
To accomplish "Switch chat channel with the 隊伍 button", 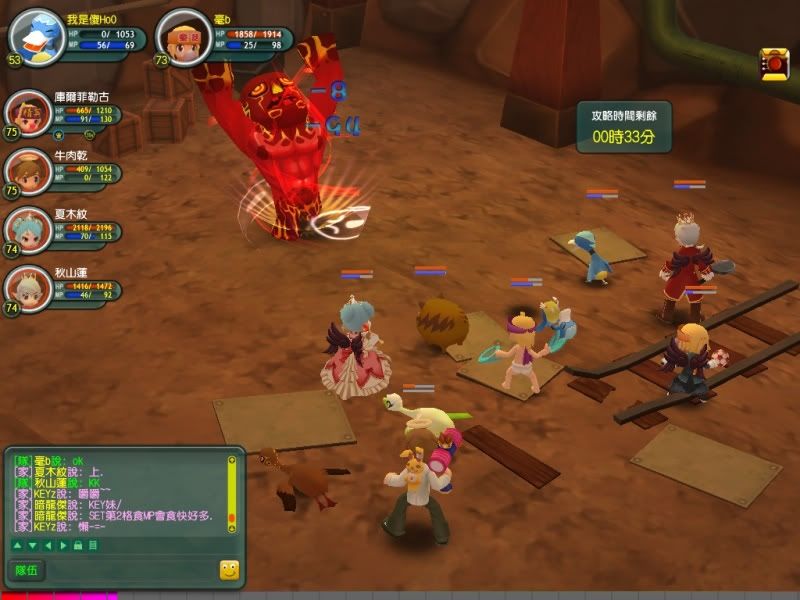I will [26, 570].
